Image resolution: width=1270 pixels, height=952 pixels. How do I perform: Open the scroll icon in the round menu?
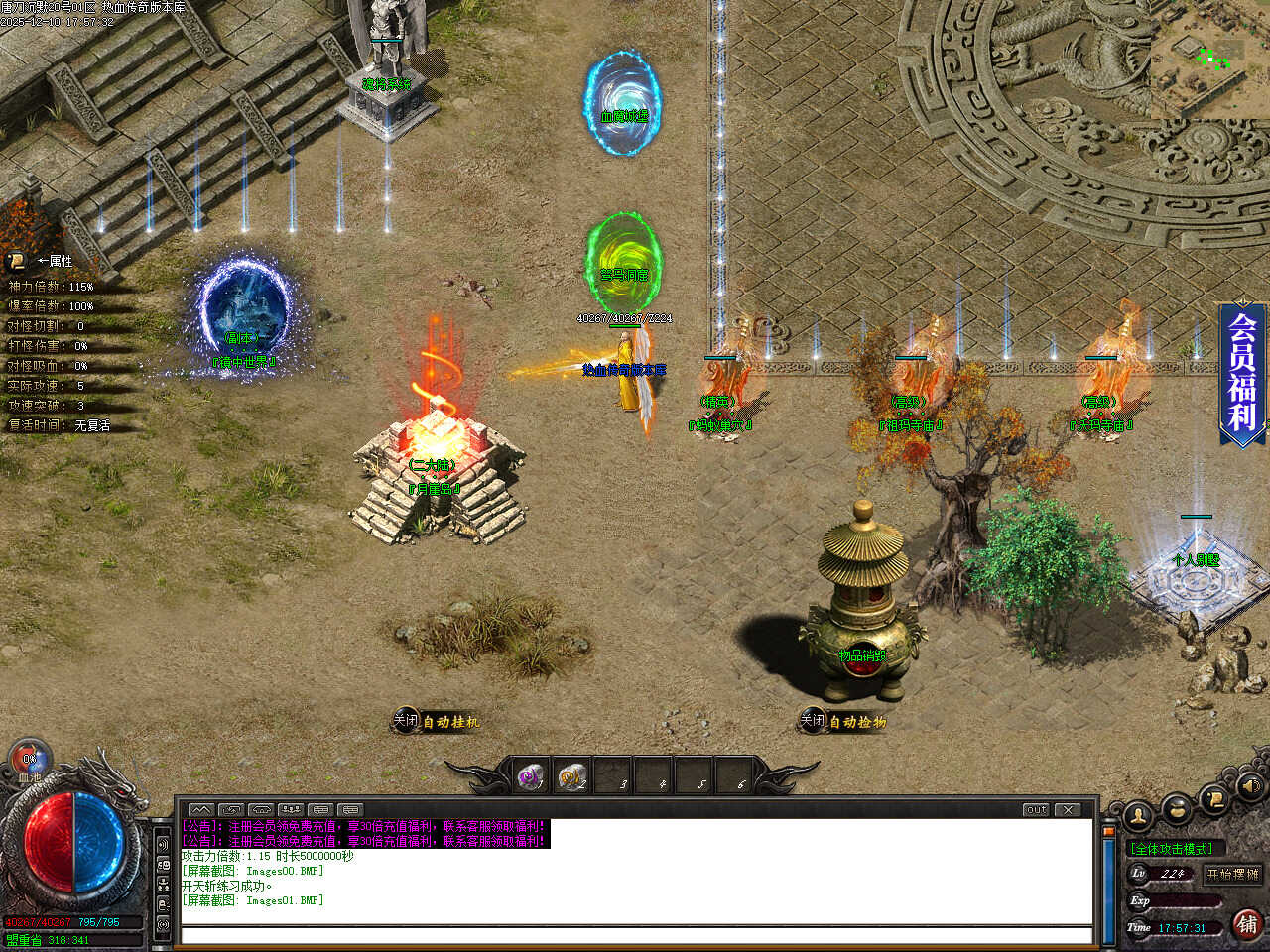pos(1212,798)
